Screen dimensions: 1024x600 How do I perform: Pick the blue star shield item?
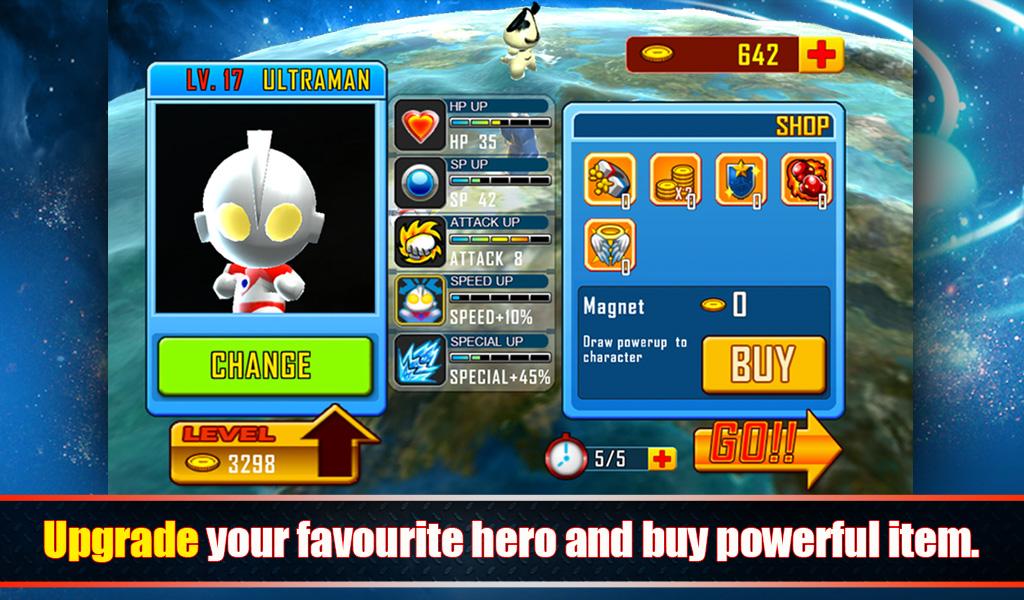741,180
